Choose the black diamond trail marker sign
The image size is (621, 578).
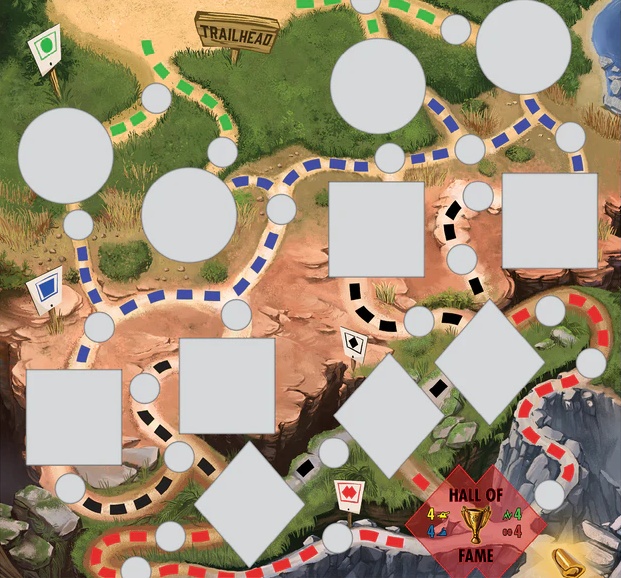[354, 343]
